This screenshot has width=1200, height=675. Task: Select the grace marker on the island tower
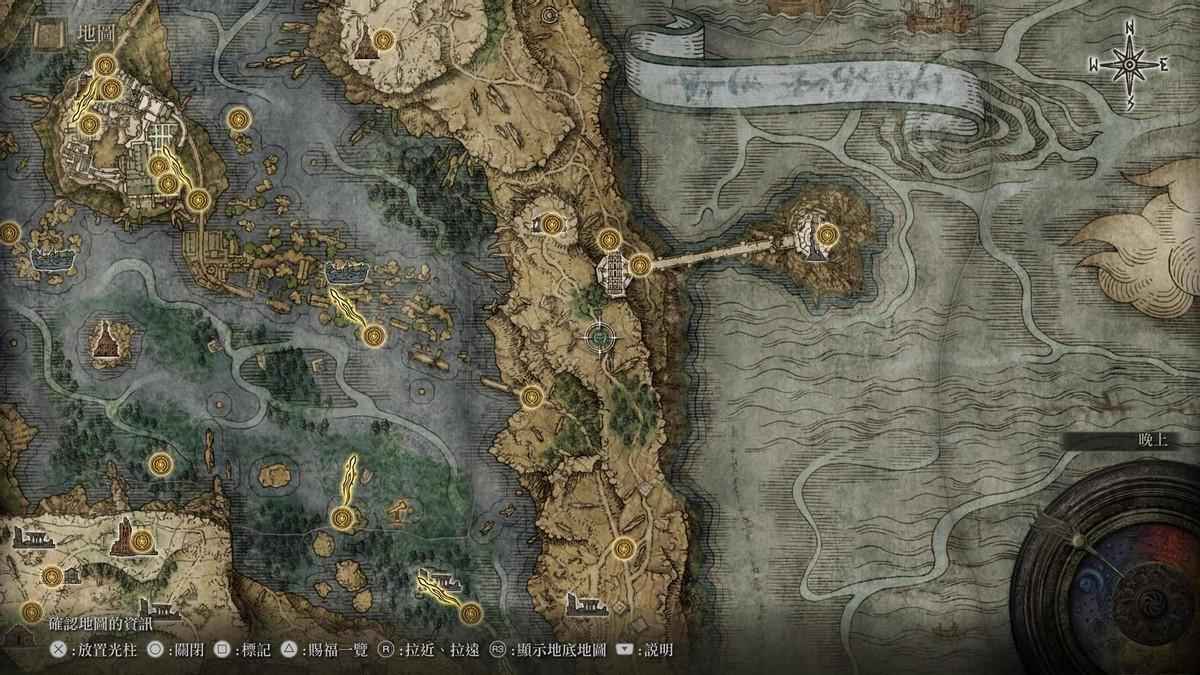(x=826, y=236)
